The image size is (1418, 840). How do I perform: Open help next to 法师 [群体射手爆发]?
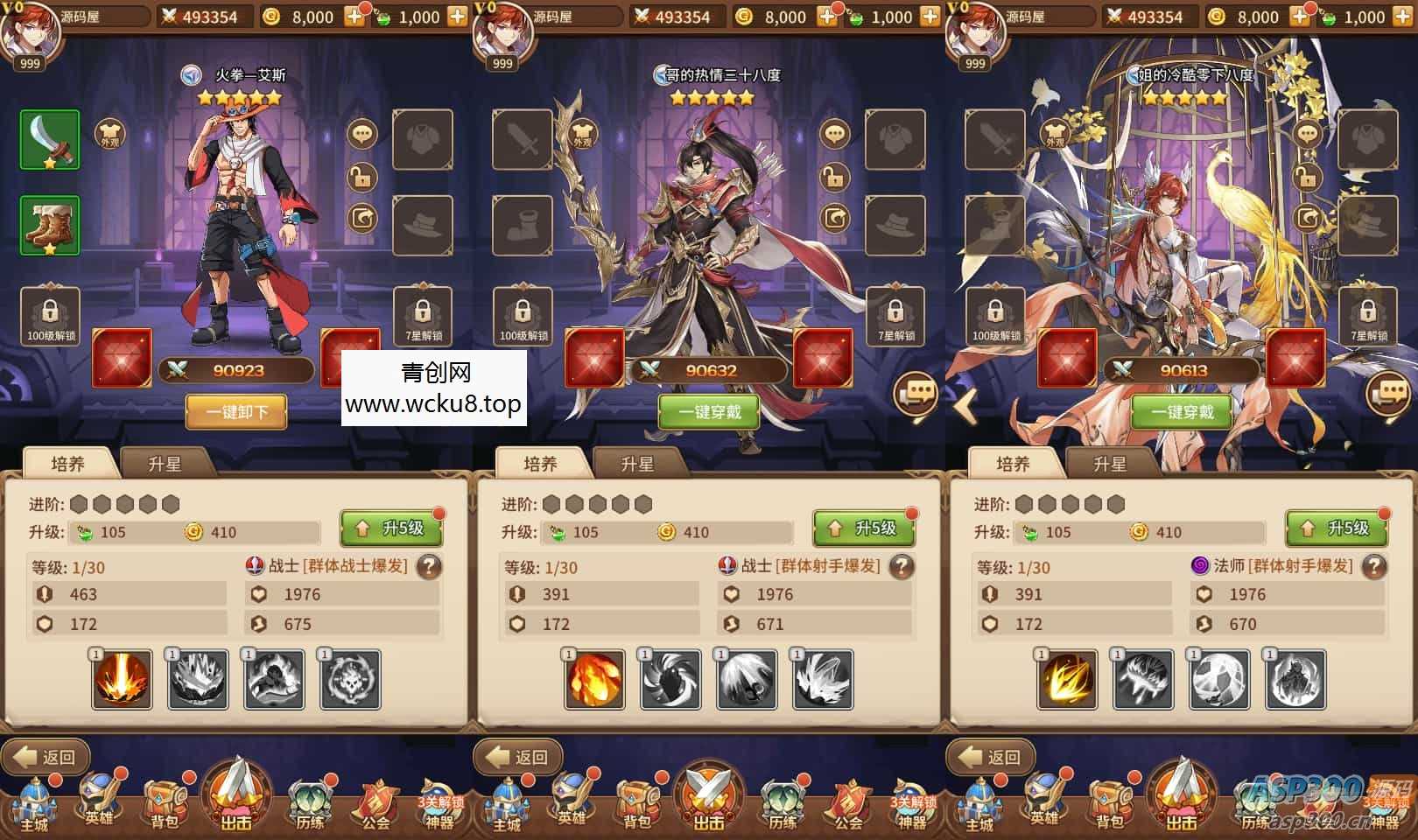click(1373, 567)
